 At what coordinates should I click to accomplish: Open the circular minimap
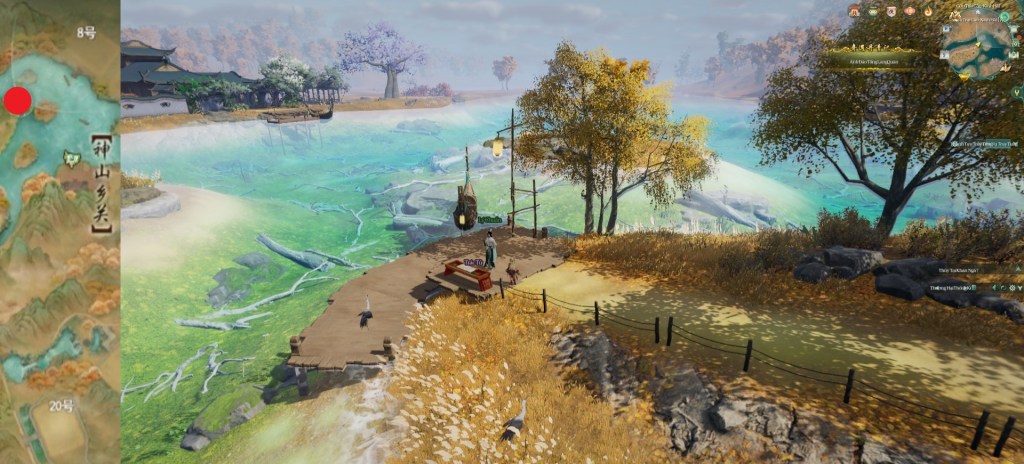[979, 48]
